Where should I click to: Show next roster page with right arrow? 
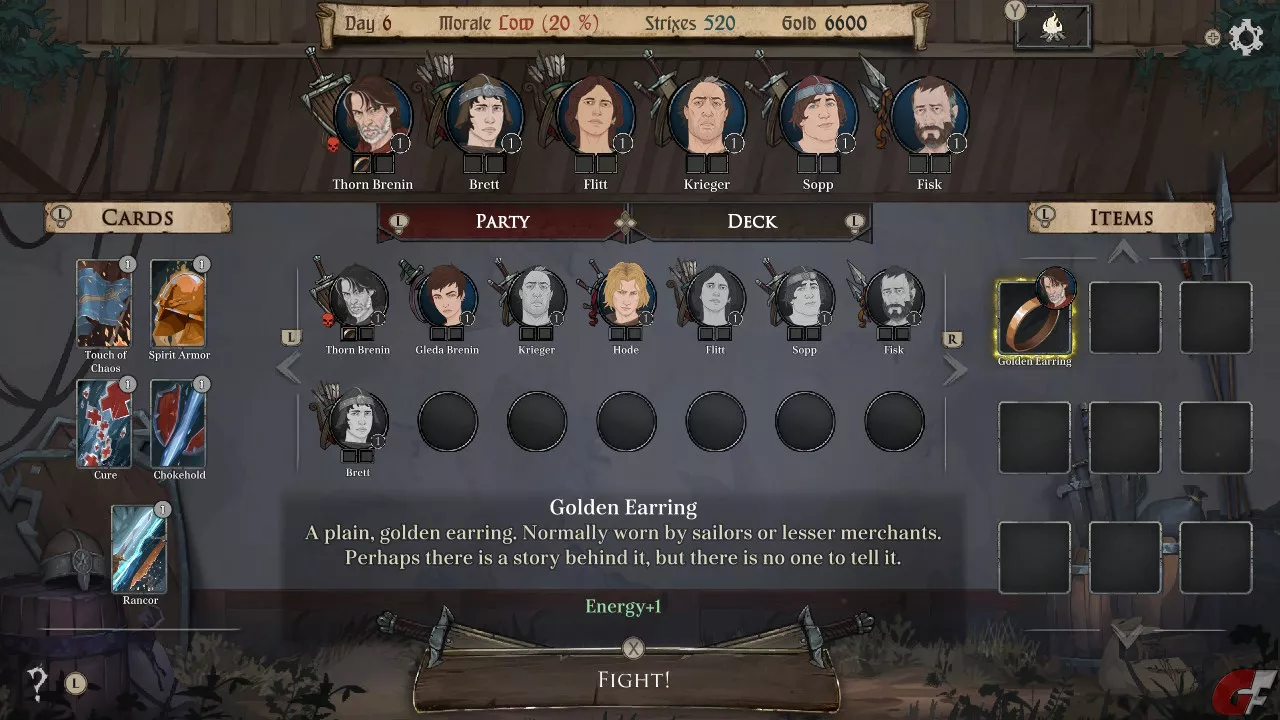(955, 369)
